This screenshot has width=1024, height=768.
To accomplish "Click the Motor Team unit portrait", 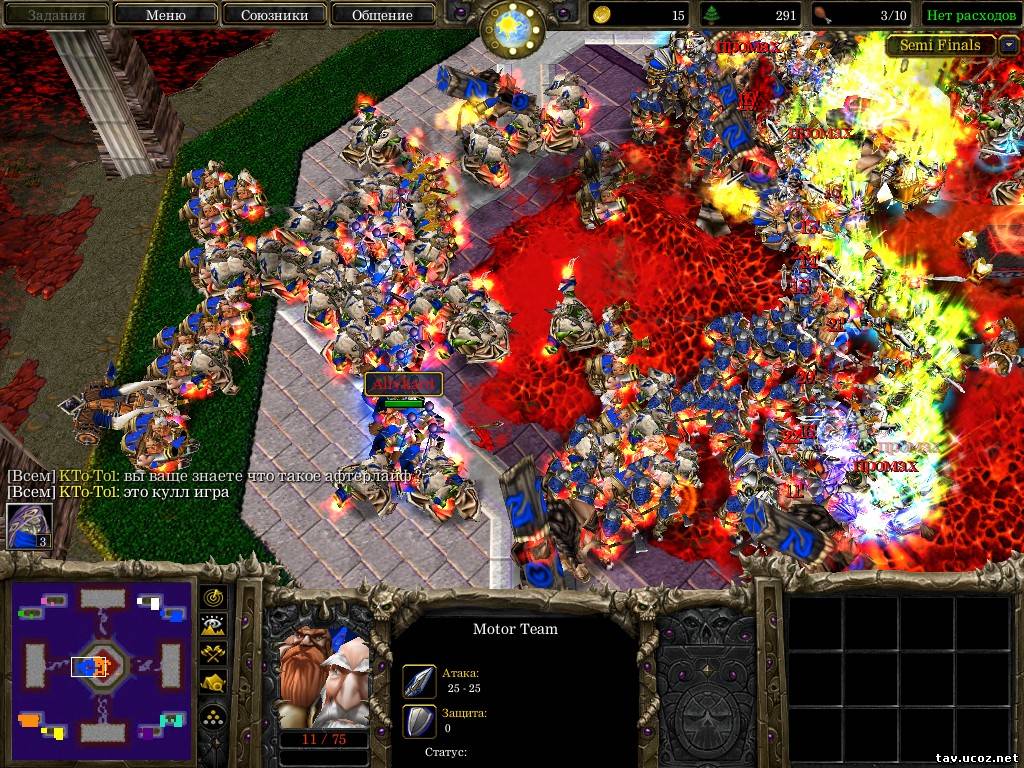I will click(x=323, y=680).
